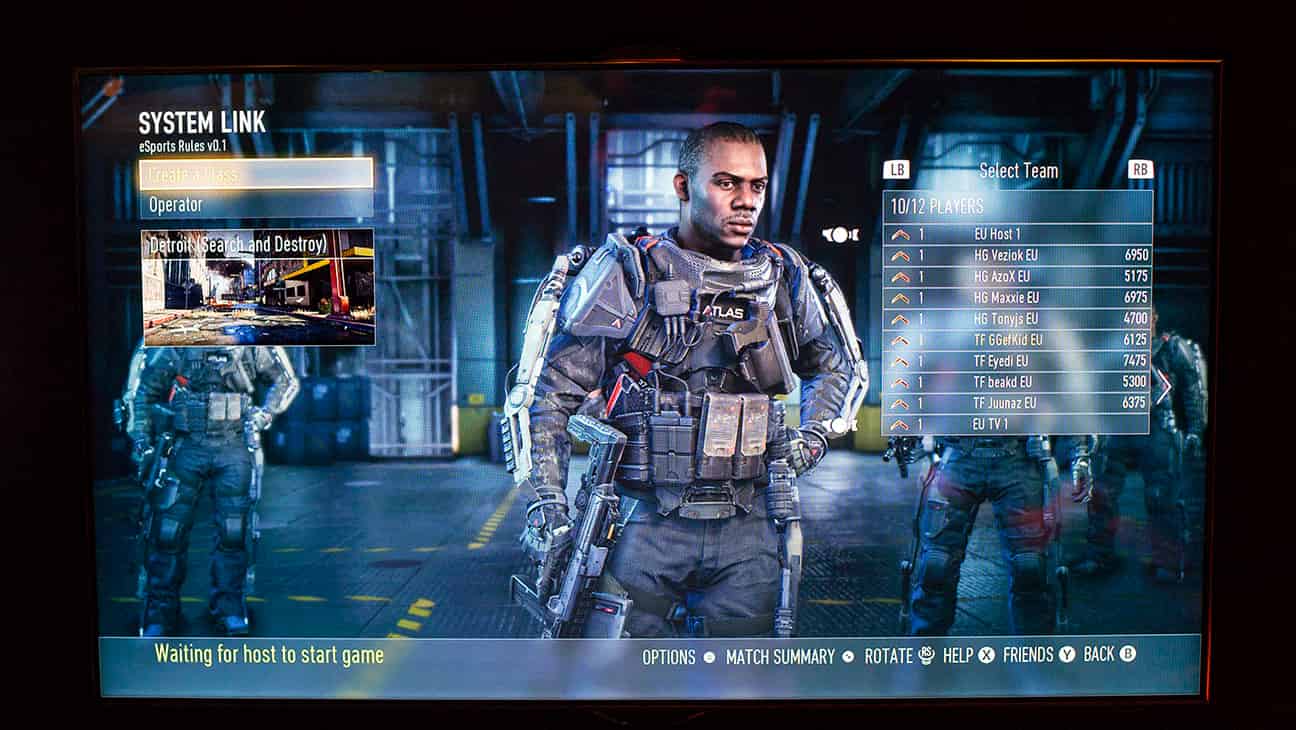The height and width of the screenshot is (730, 1296).
Task: Open the Create a Class menu entry
Action: 256,174
